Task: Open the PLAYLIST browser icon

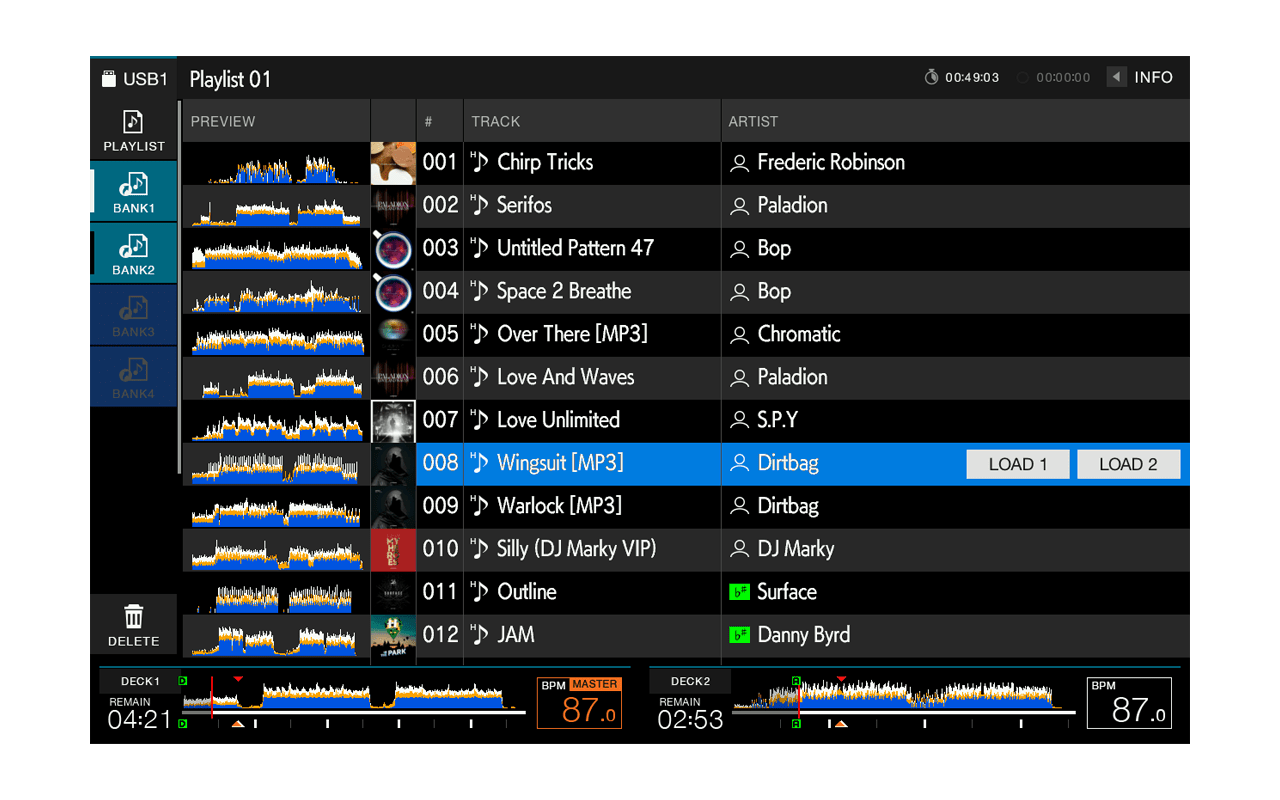Action: pyautogui.click(x=133, y=124)
